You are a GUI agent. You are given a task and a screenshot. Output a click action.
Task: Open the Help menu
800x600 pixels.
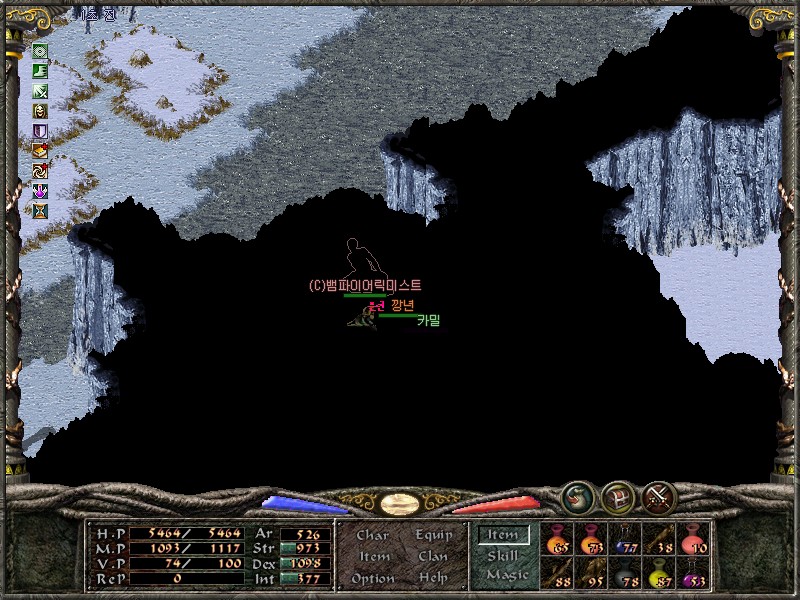[x=432, y=578]
